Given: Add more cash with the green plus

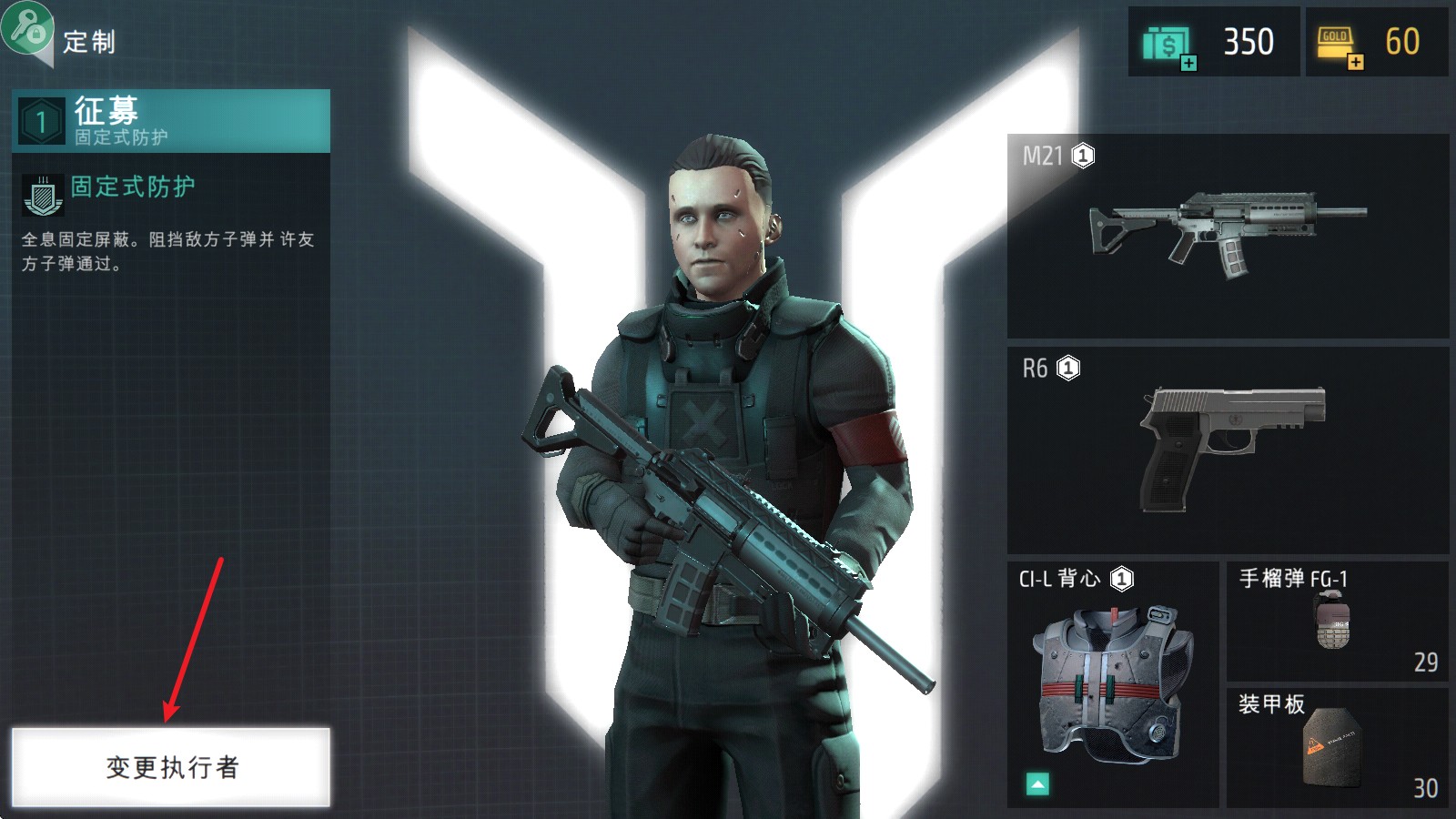Looking at the screenshot, I should pos(1188,63).
